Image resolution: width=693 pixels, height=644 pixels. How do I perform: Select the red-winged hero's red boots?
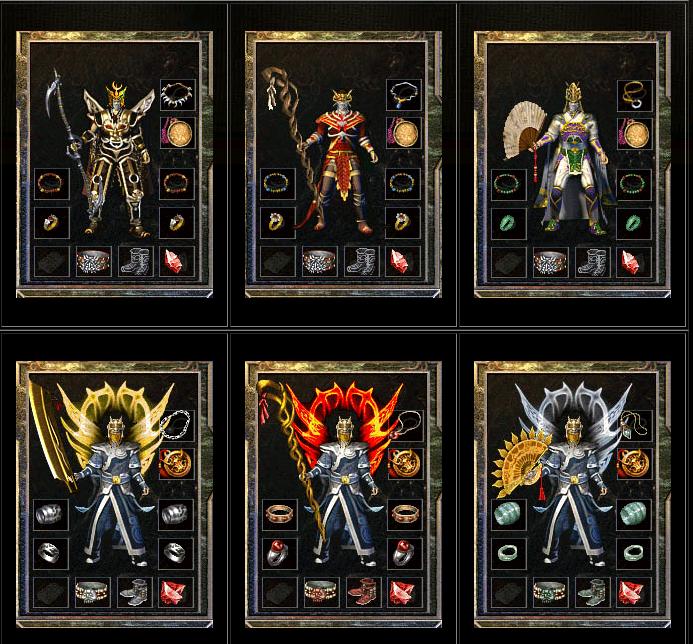click(363, 592)
